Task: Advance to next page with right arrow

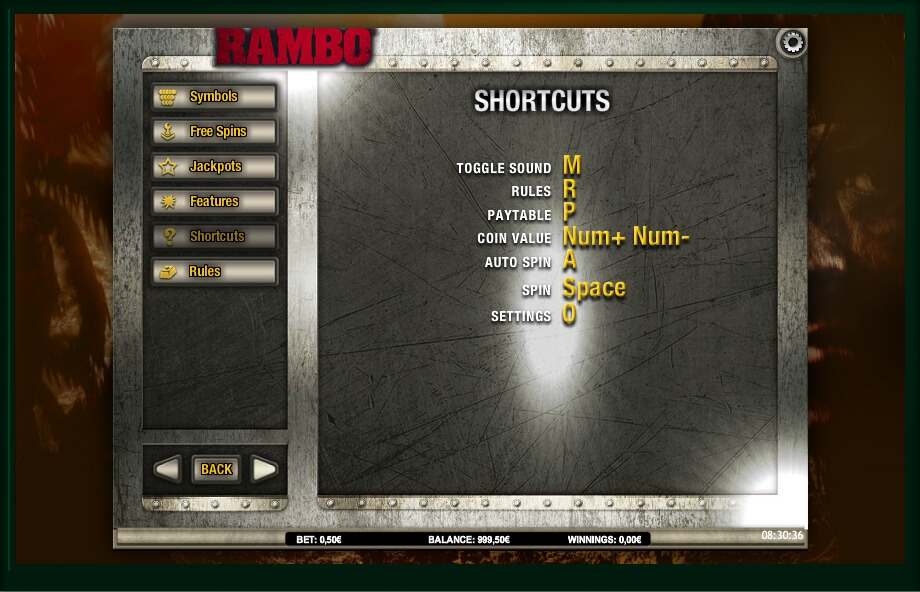Action: pos(264,469)
